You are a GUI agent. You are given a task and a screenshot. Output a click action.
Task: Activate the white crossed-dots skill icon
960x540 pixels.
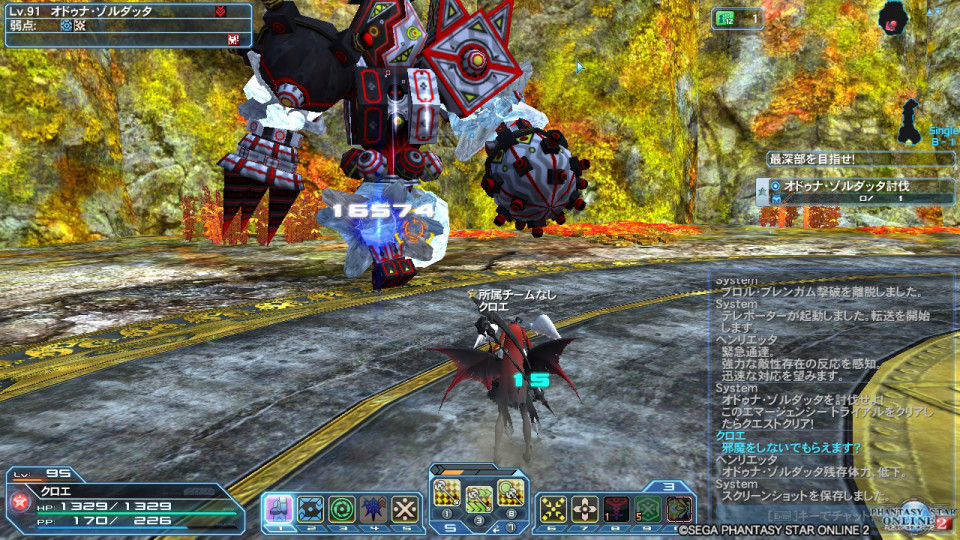[x=404, y=509]
